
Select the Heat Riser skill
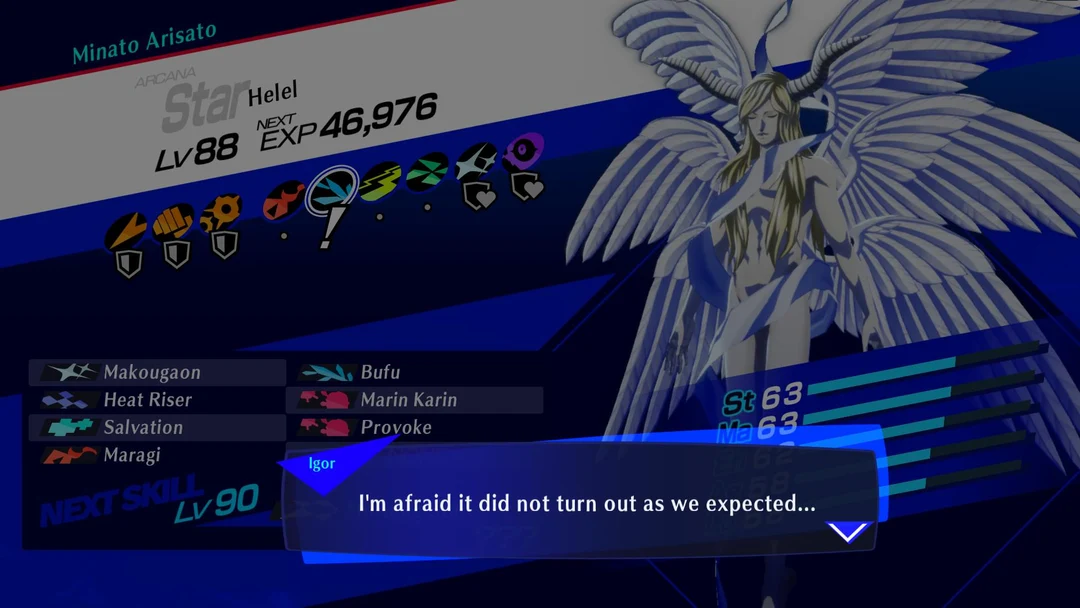tap(148, 400)
